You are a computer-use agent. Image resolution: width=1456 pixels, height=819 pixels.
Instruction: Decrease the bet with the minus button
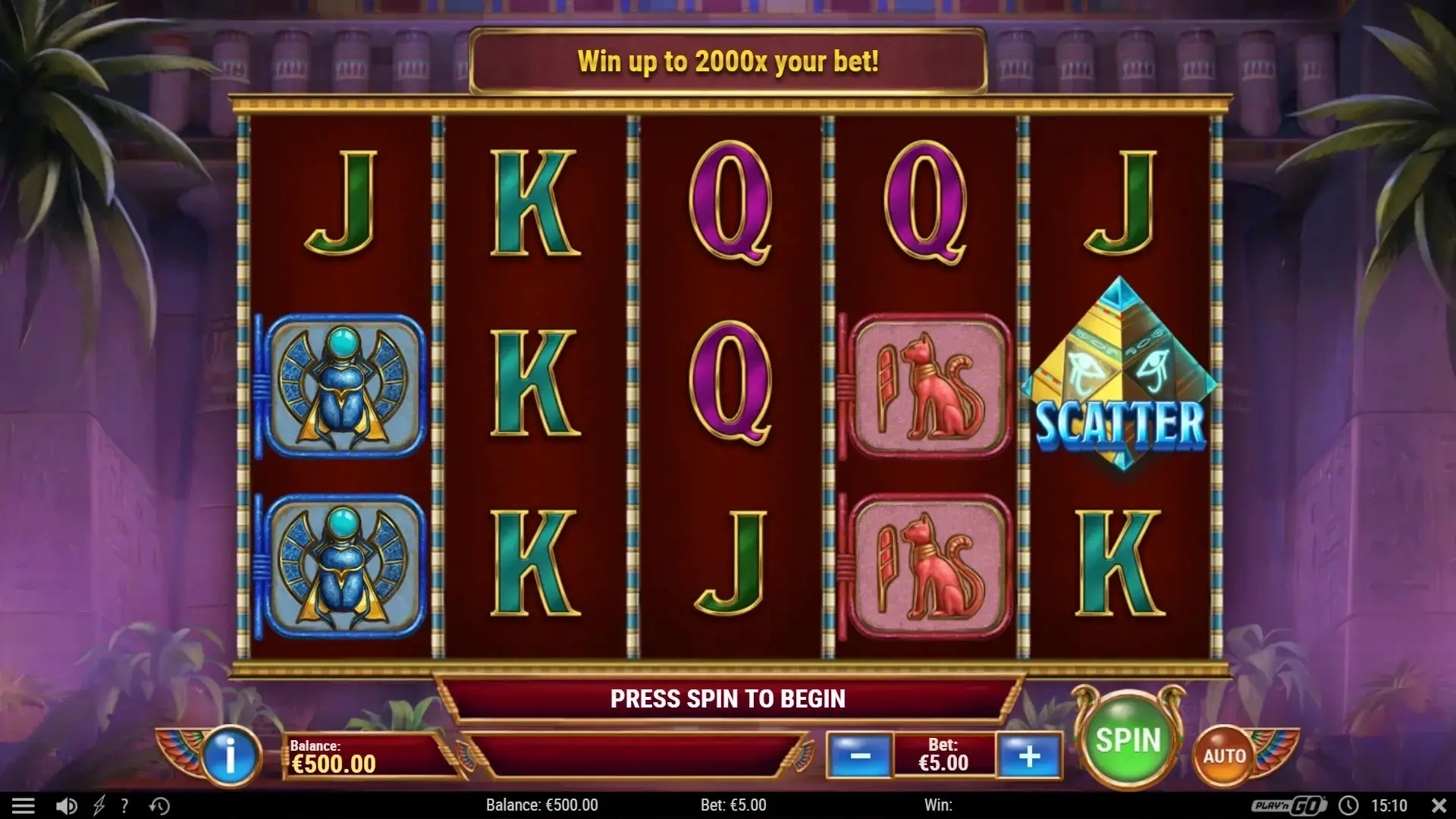coord(860,755)
